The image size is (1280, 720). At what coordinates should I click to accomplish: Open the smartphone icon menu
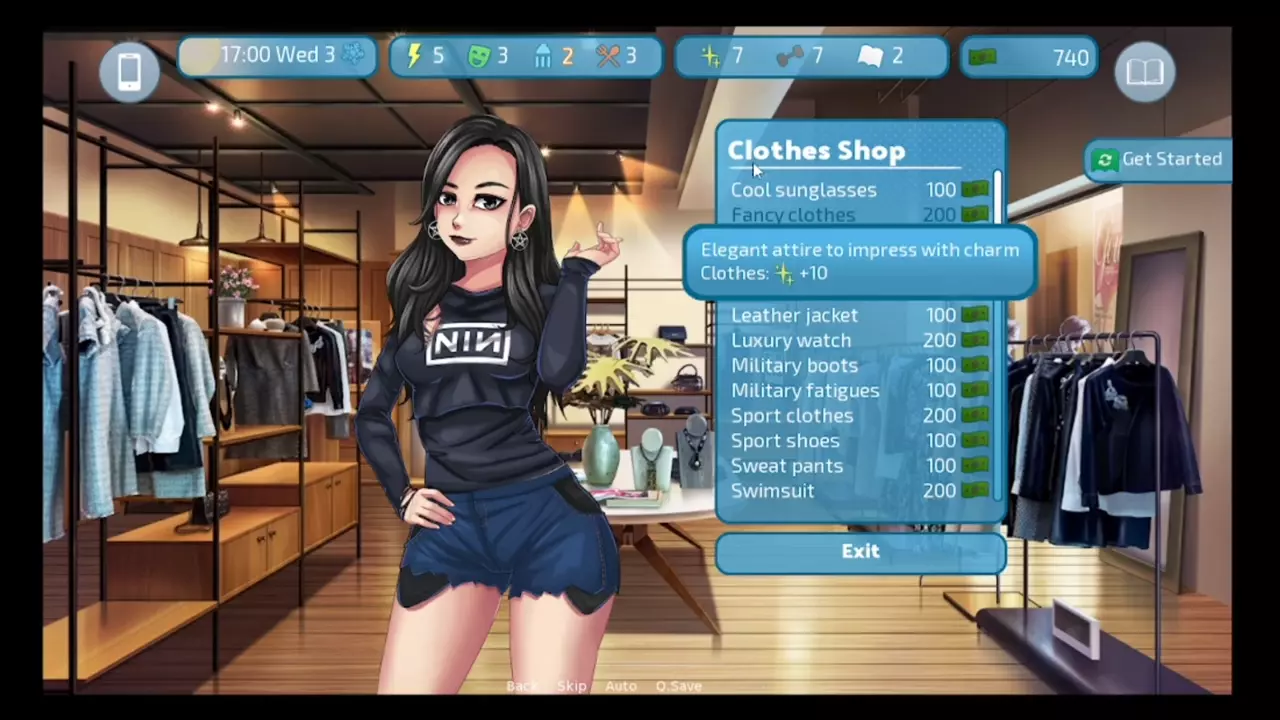(x=129, y=71)
